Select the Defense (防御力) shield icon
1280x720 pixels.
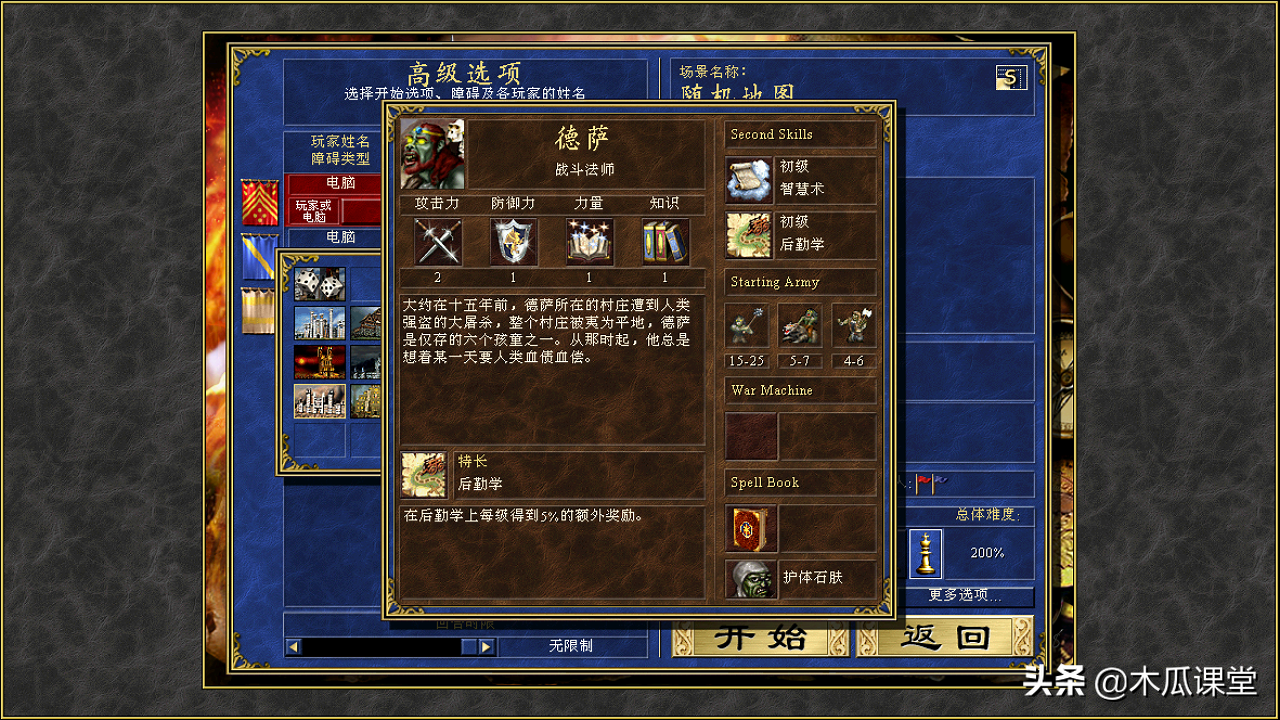[512, 241]
